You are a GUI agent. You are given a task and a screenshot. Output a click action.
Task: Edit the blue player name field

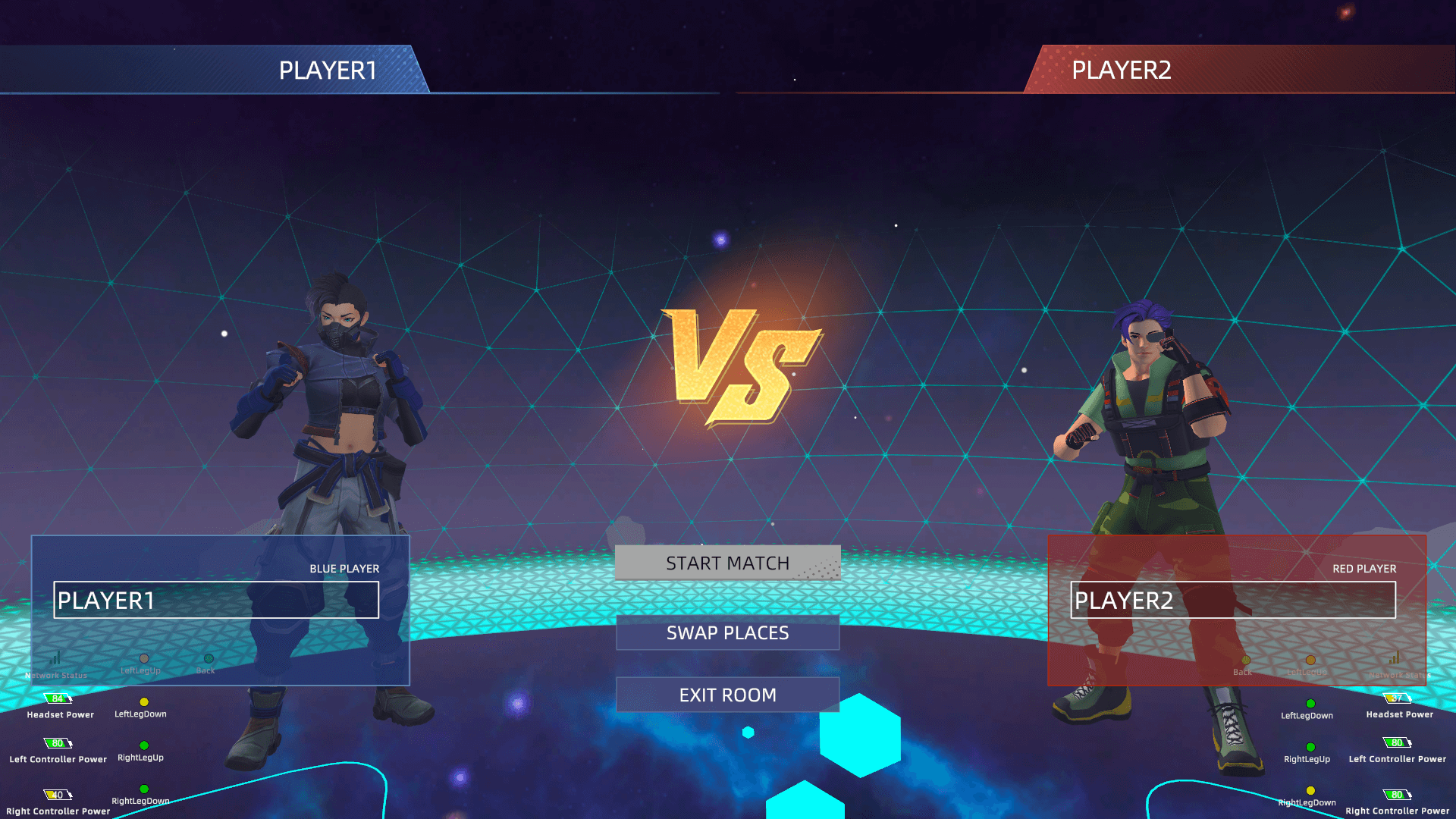coord(216,600)
